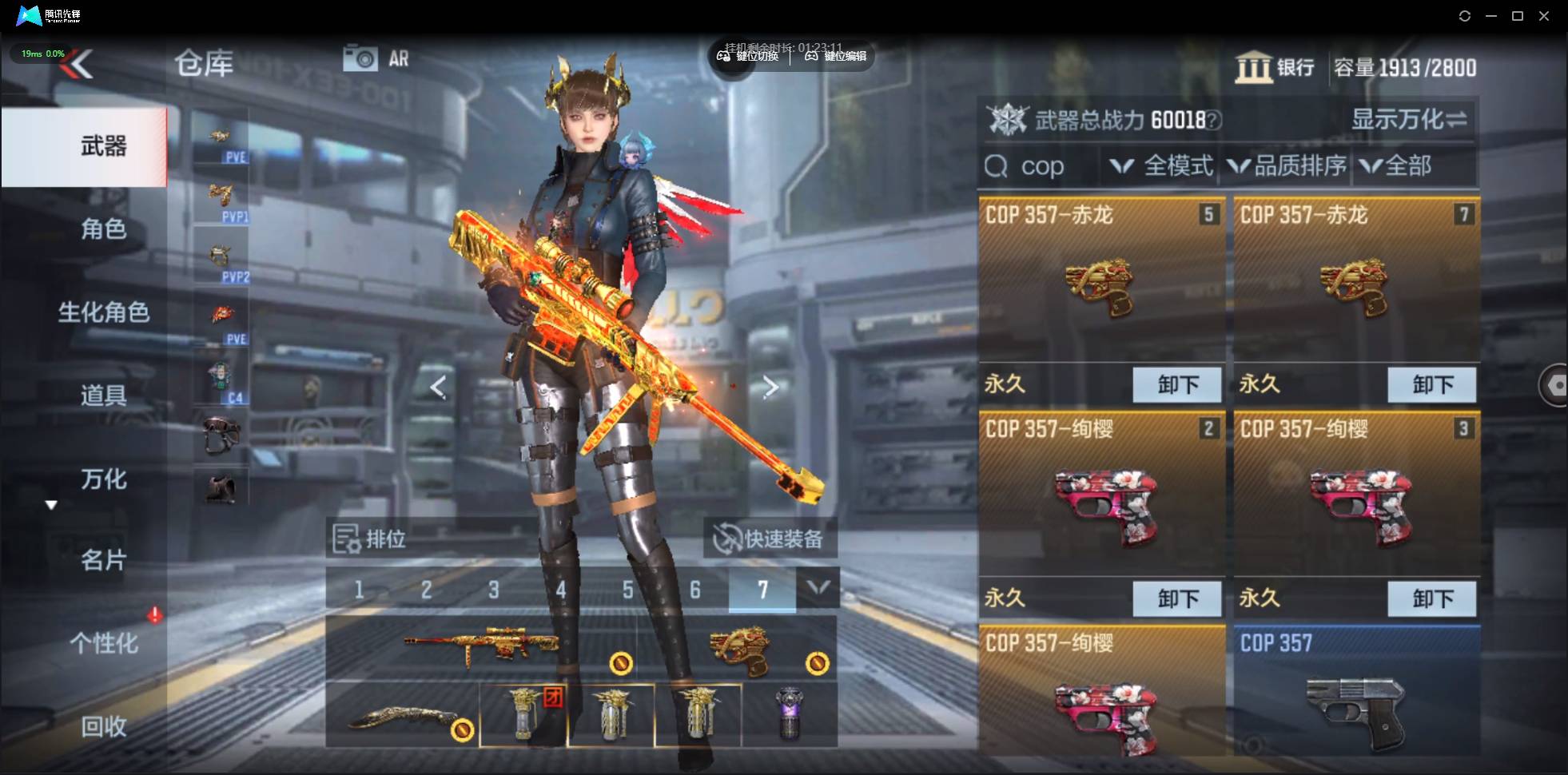This screenshot has width=1568, height=775.
Task: Switch to the 个性化 tab
Action: pos(103,643)
